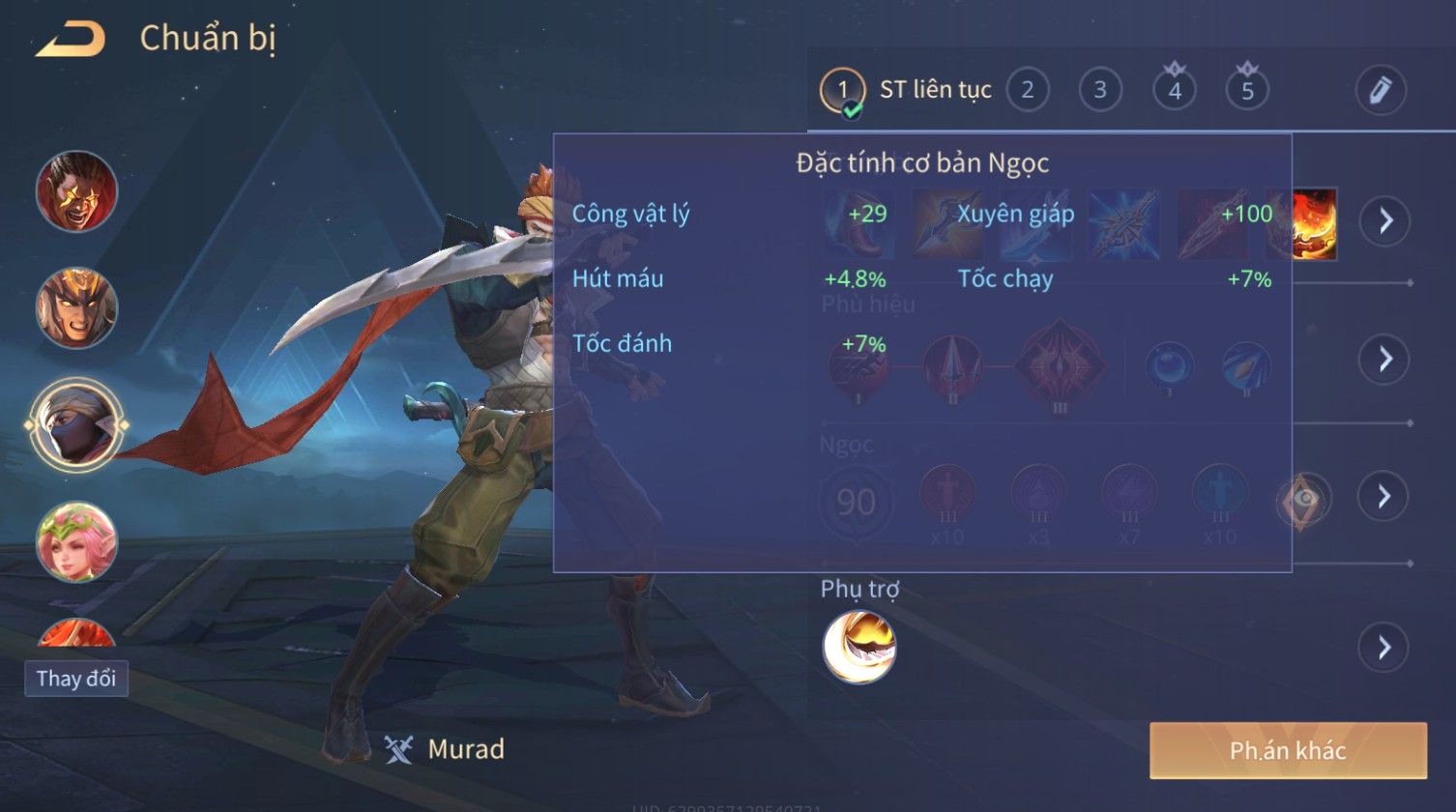Open the Phụ trợ section arrow

click(1384, 647)
